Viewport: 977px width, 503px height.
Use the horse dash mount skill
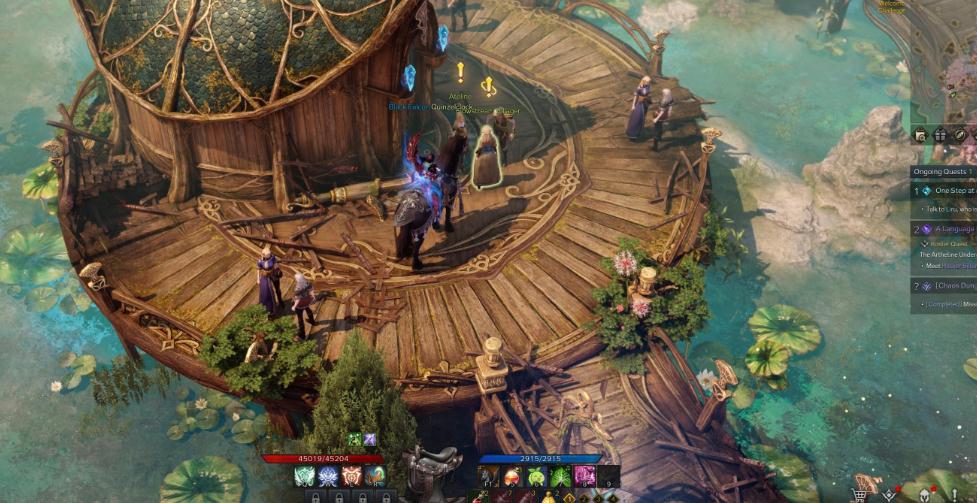375,476
